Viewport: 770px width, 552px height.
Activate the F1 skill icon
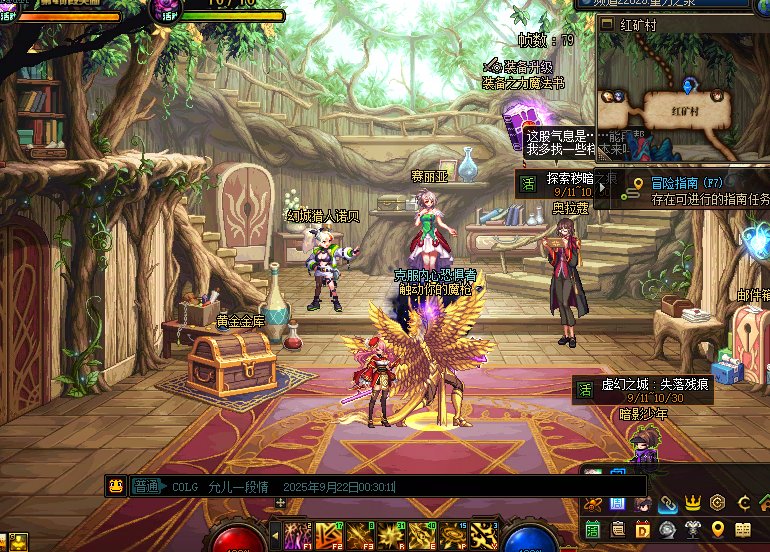pyautogui.click(x=296, y=536)
